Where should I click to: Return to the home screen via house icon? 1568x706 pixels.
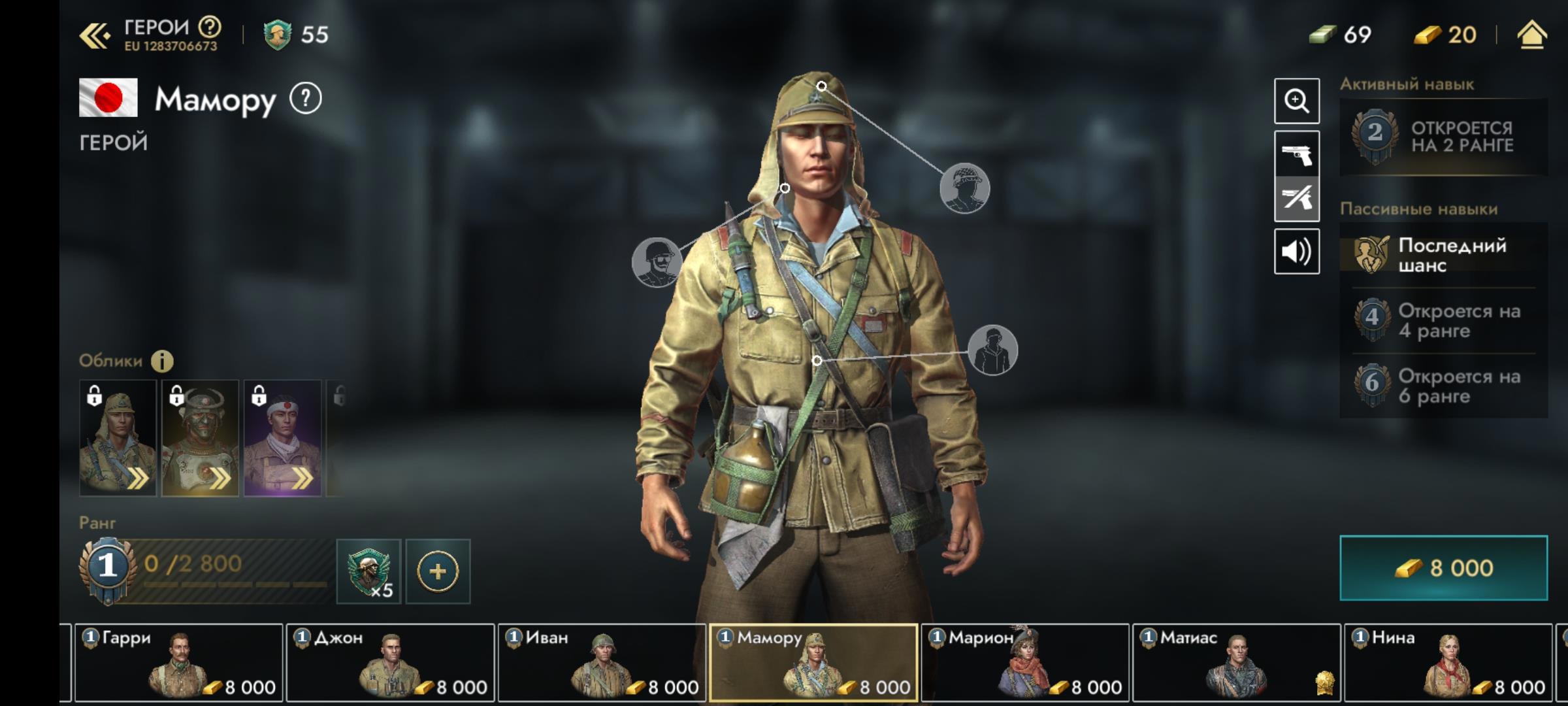click(1531, 35)
